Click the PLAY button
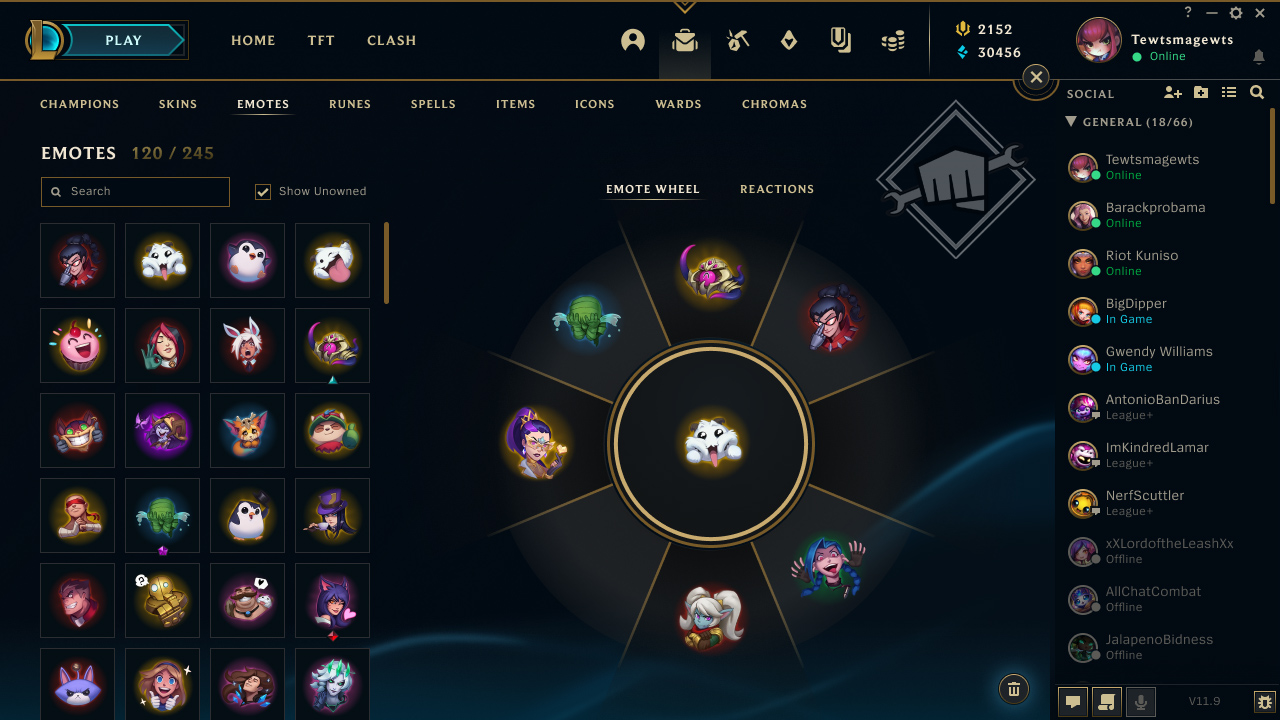This screenshot has height=720, width=1280. tap(122, 40)
